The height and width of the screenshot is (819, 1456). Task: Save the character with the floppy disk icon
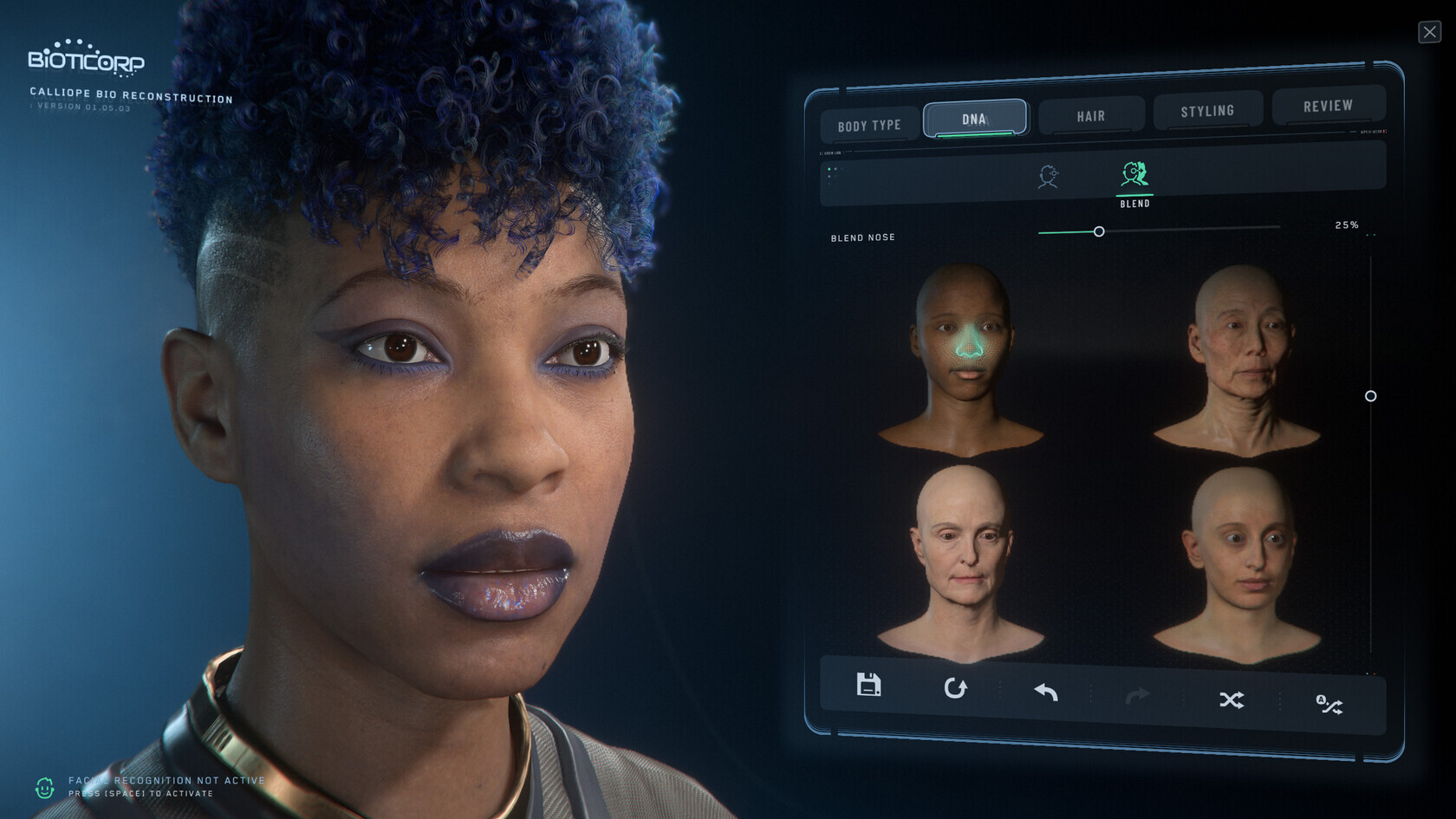coord(868,685)
